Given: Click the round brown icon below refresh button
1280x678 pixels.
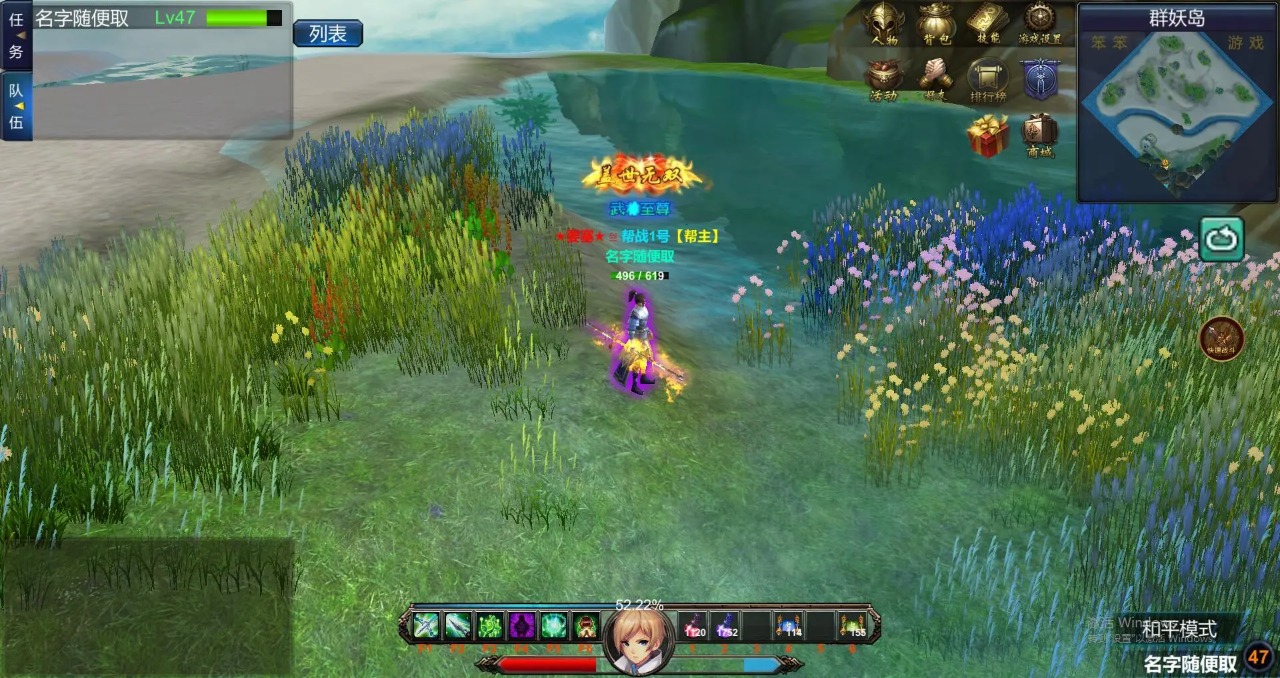Looking at the screenshot, I should pos(1221,338).
